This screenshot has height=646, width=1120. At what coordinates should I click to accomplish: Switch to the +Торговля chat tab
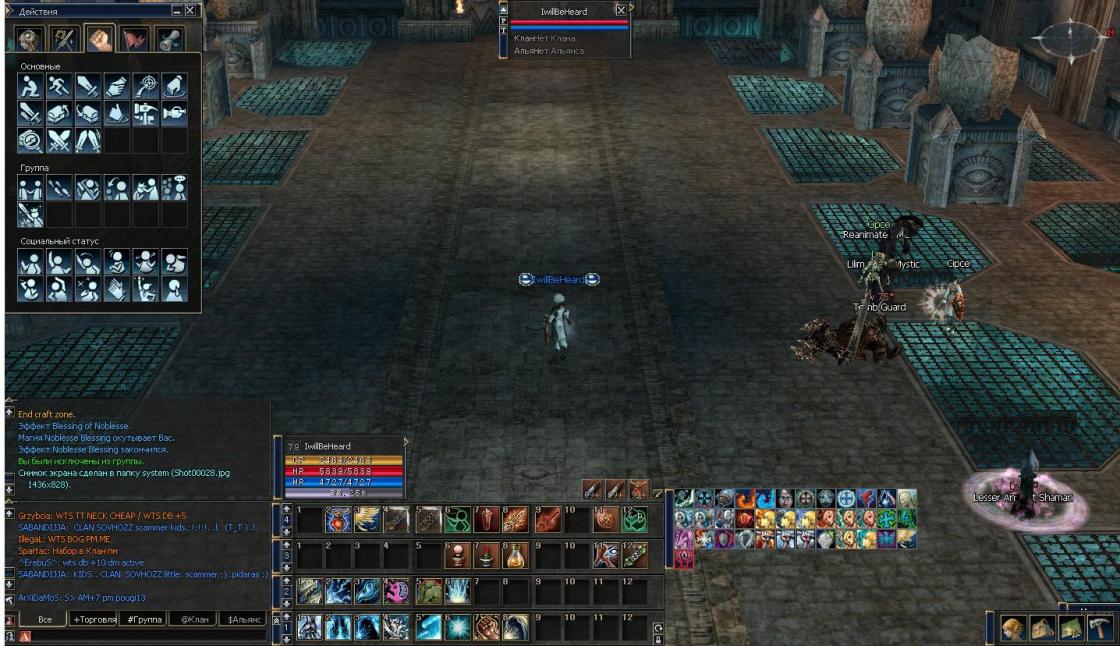pyautogui.click(x=93, y=620)
